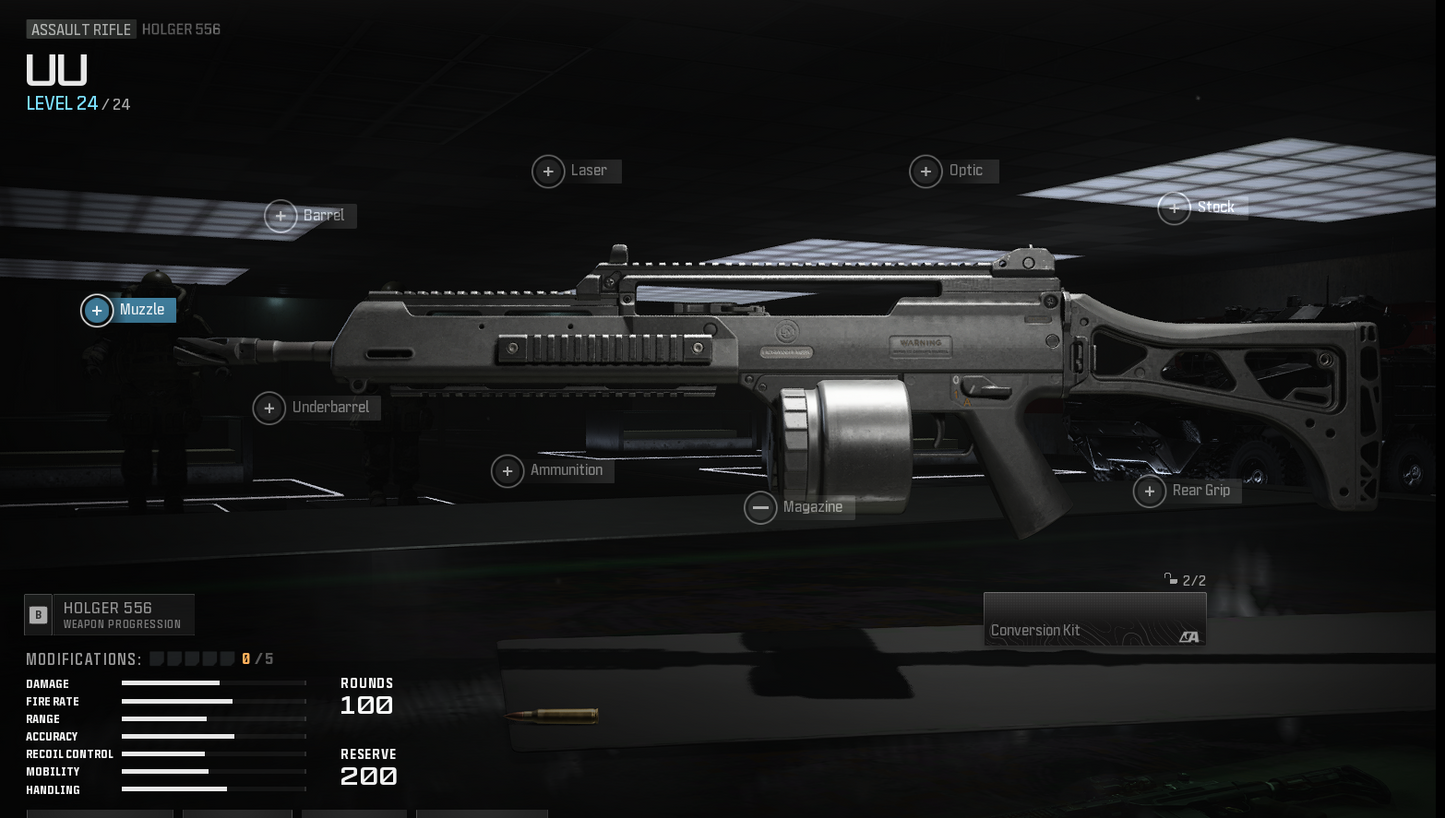Open the Underbarrel attachment slot

(268, 408)
